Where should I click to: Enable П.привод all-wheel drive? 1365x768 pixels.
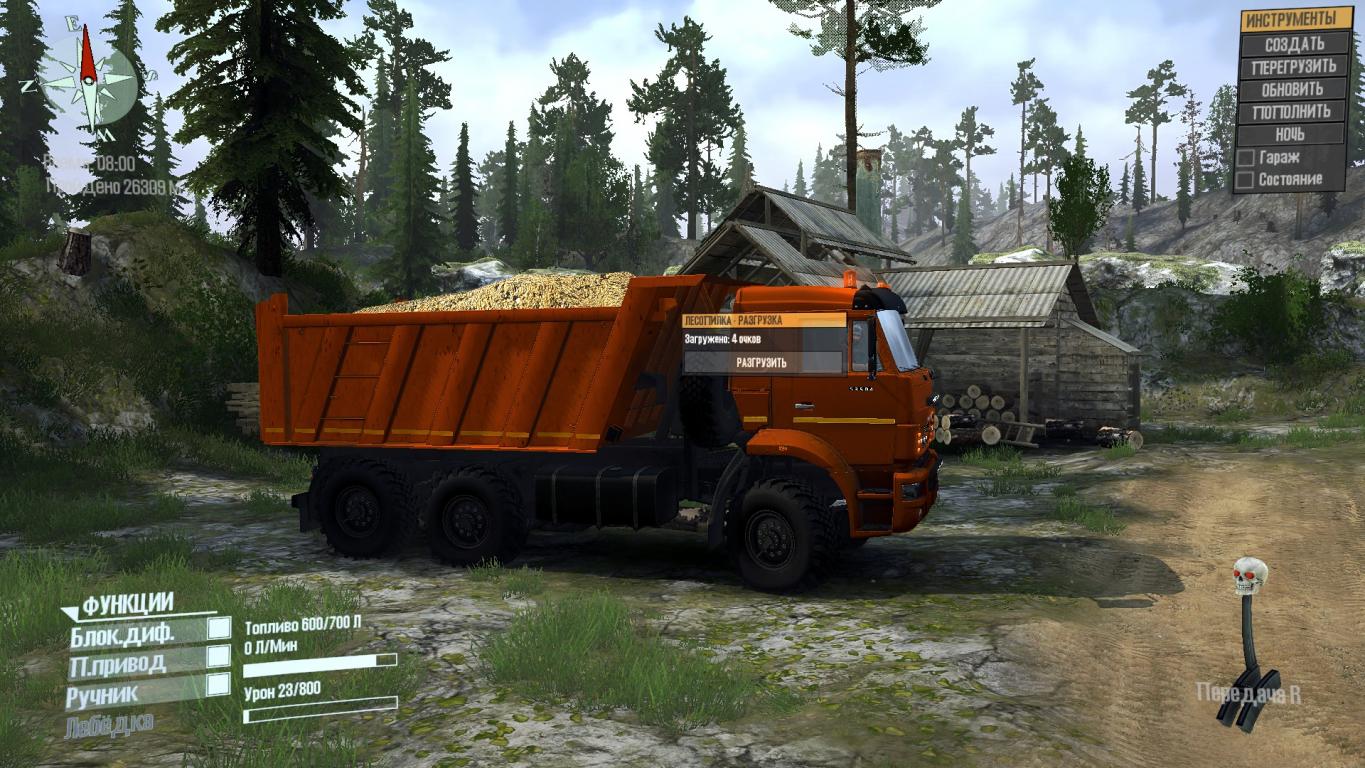point(218,656)
